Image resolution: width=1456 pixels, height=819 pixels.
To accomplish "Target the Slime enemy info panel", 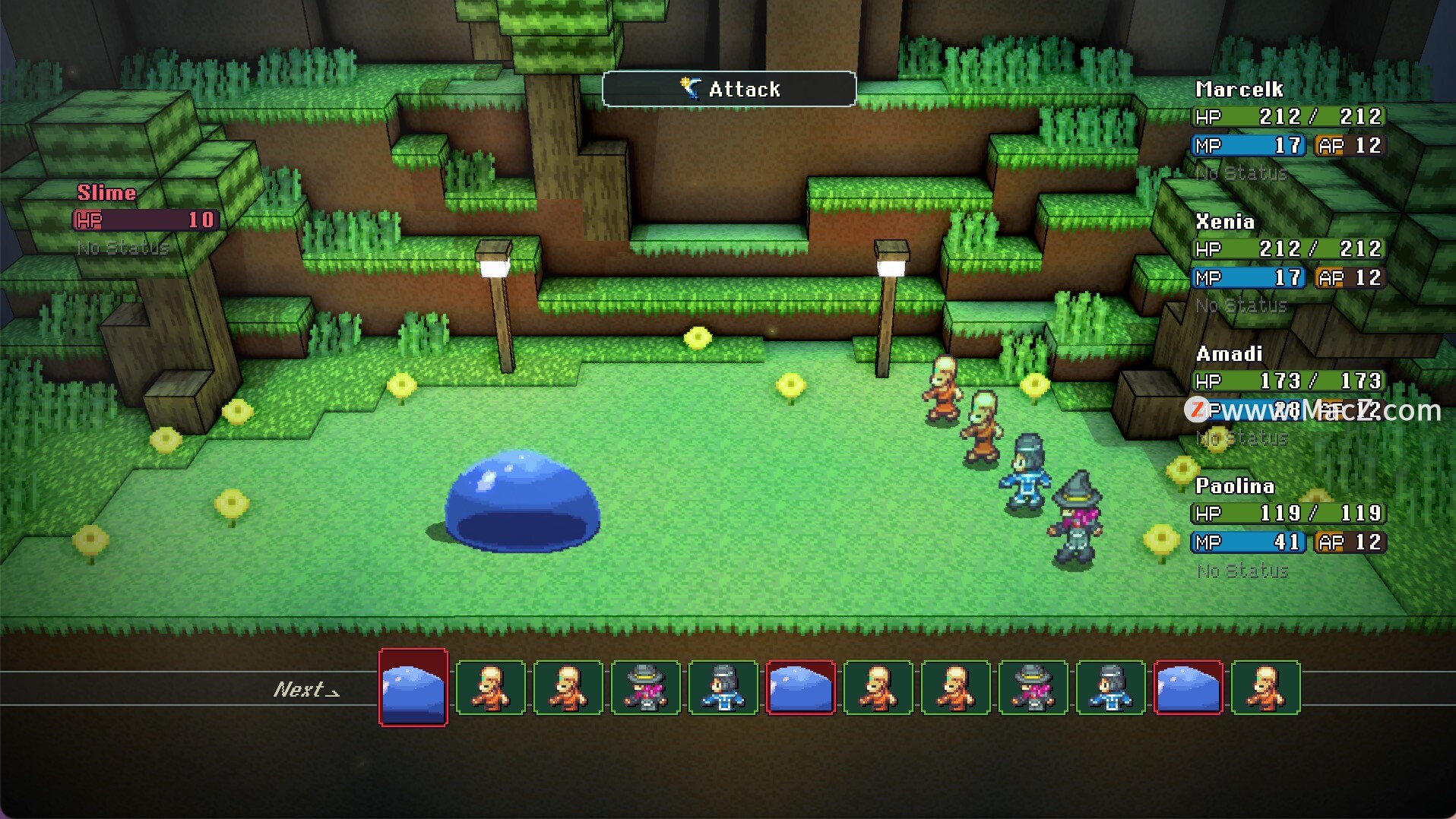I will (146, 219).
